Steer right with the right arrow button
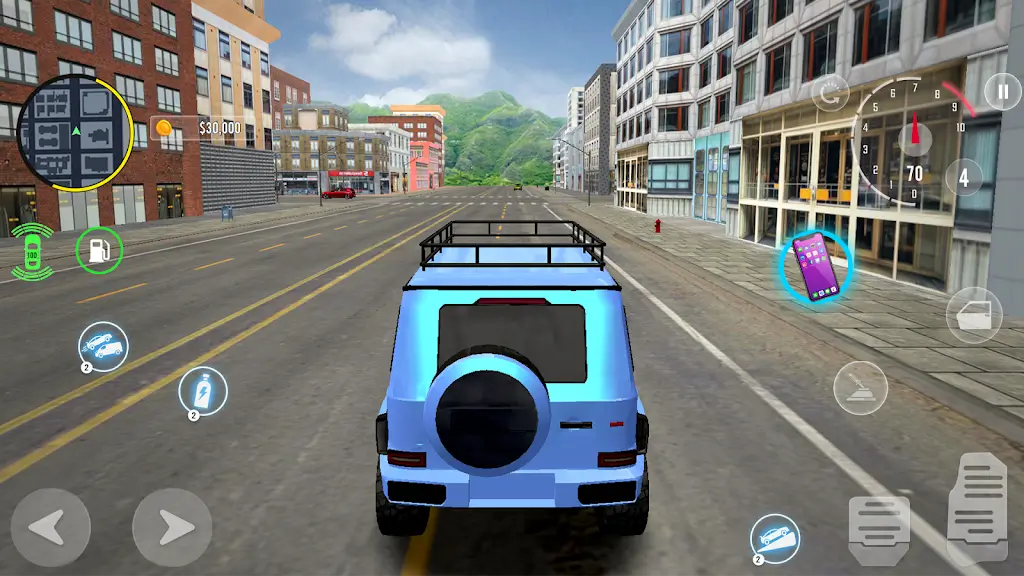 172,526
